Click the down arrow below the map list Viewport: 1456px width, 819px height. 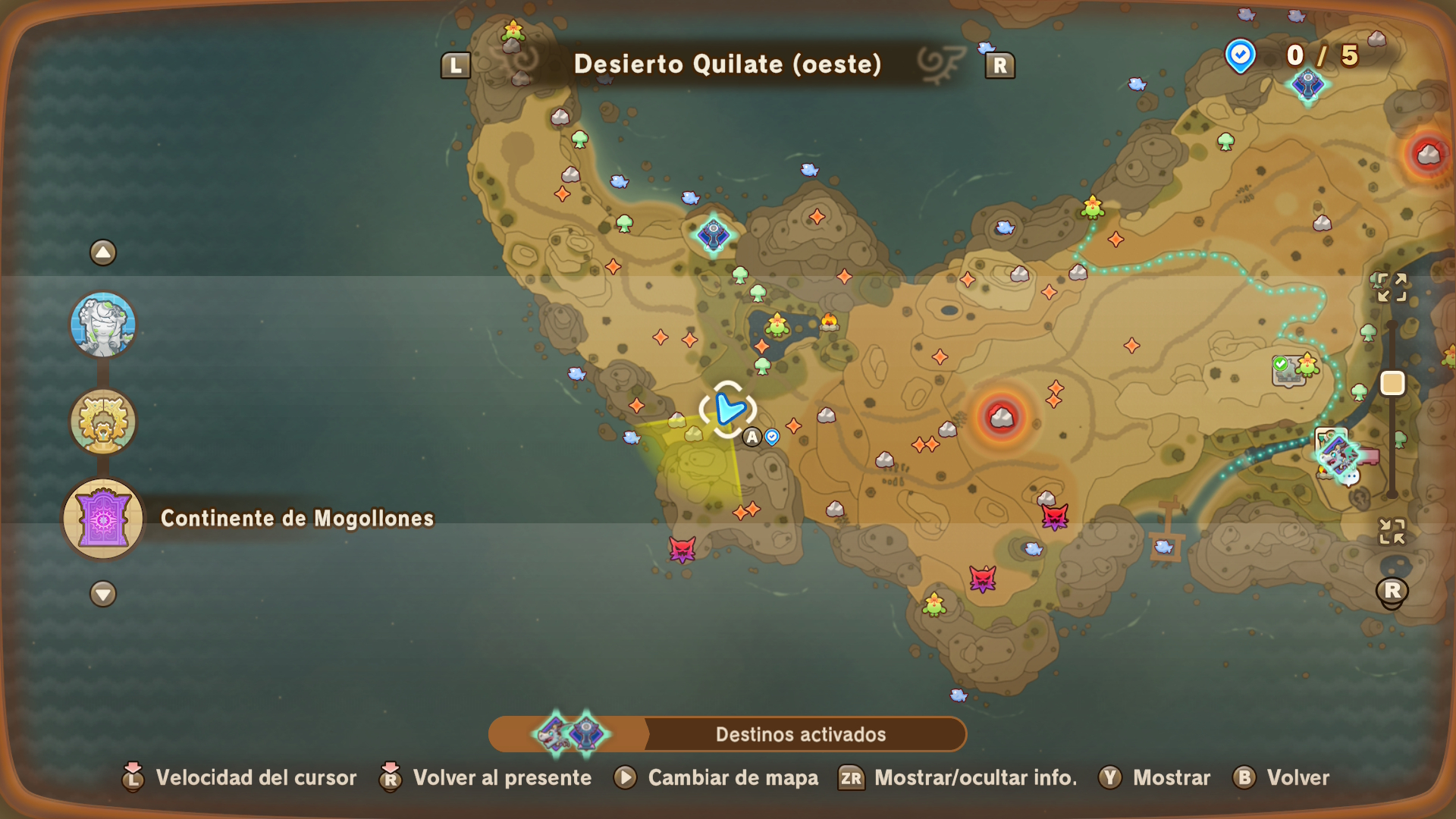click(103, 593)
